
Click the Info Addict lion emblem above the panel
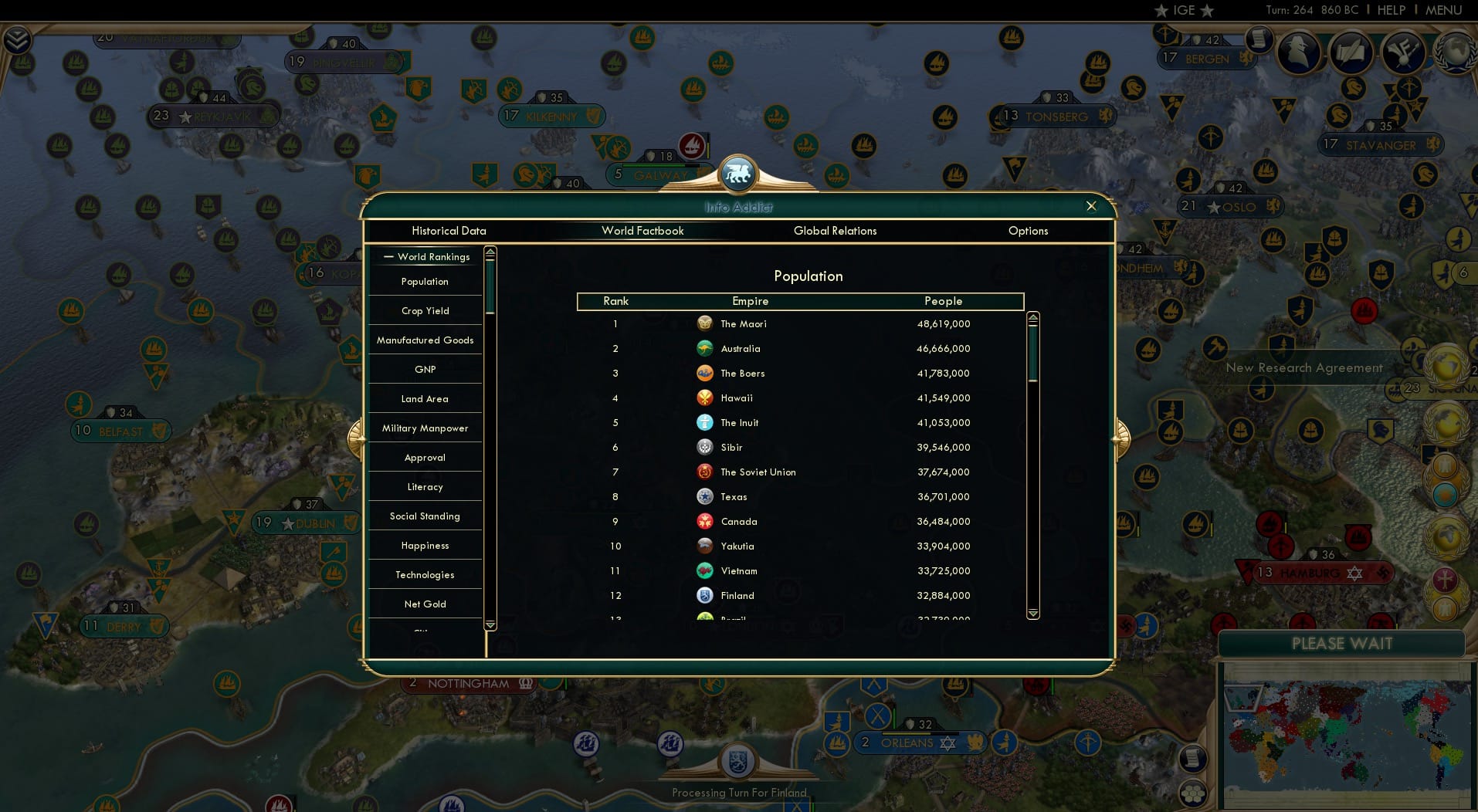738,174
